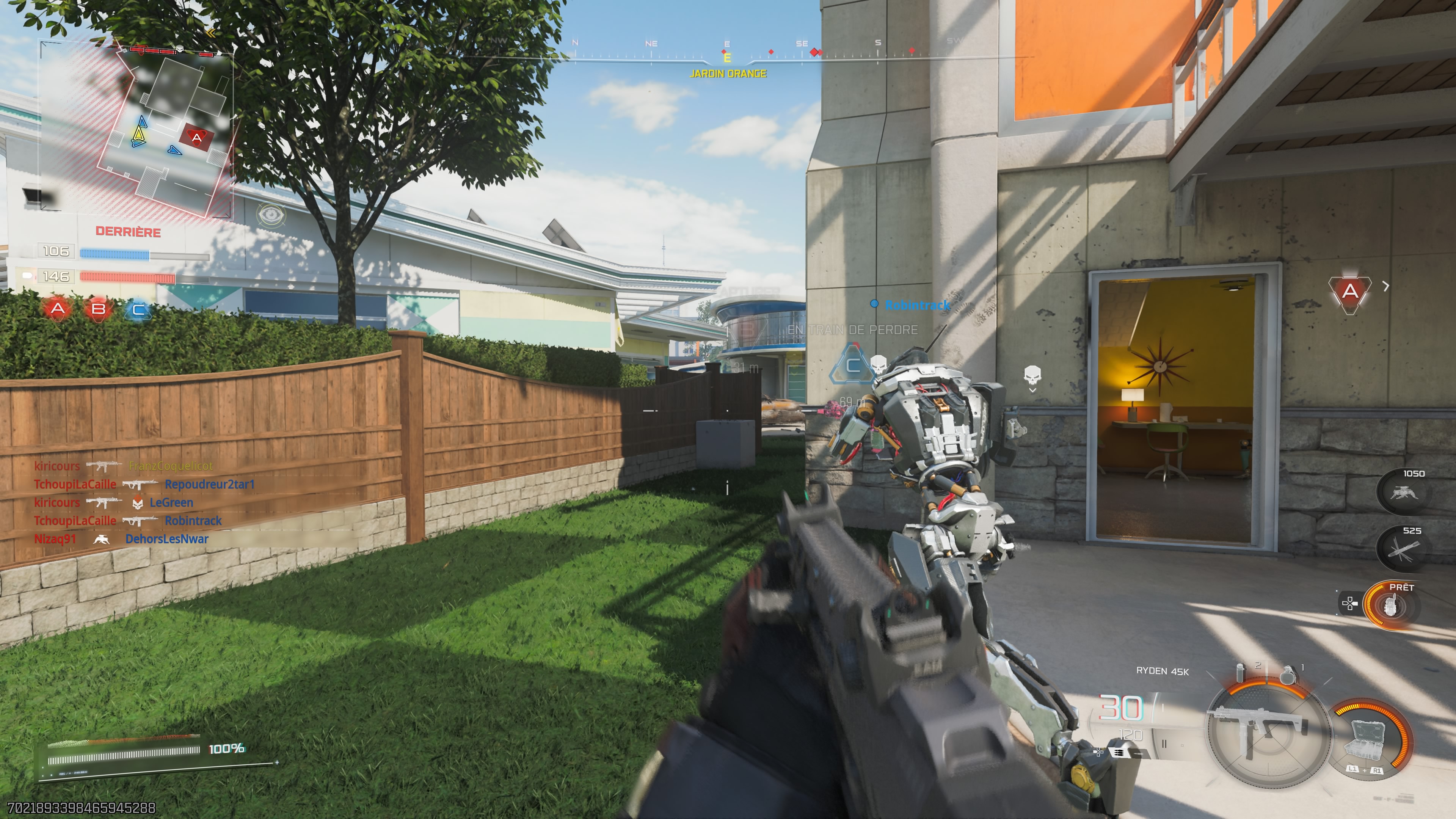The width and height of the screenshot is (1456, 819).
Task: Select the B objective status icon
Action: pos(98,309)
